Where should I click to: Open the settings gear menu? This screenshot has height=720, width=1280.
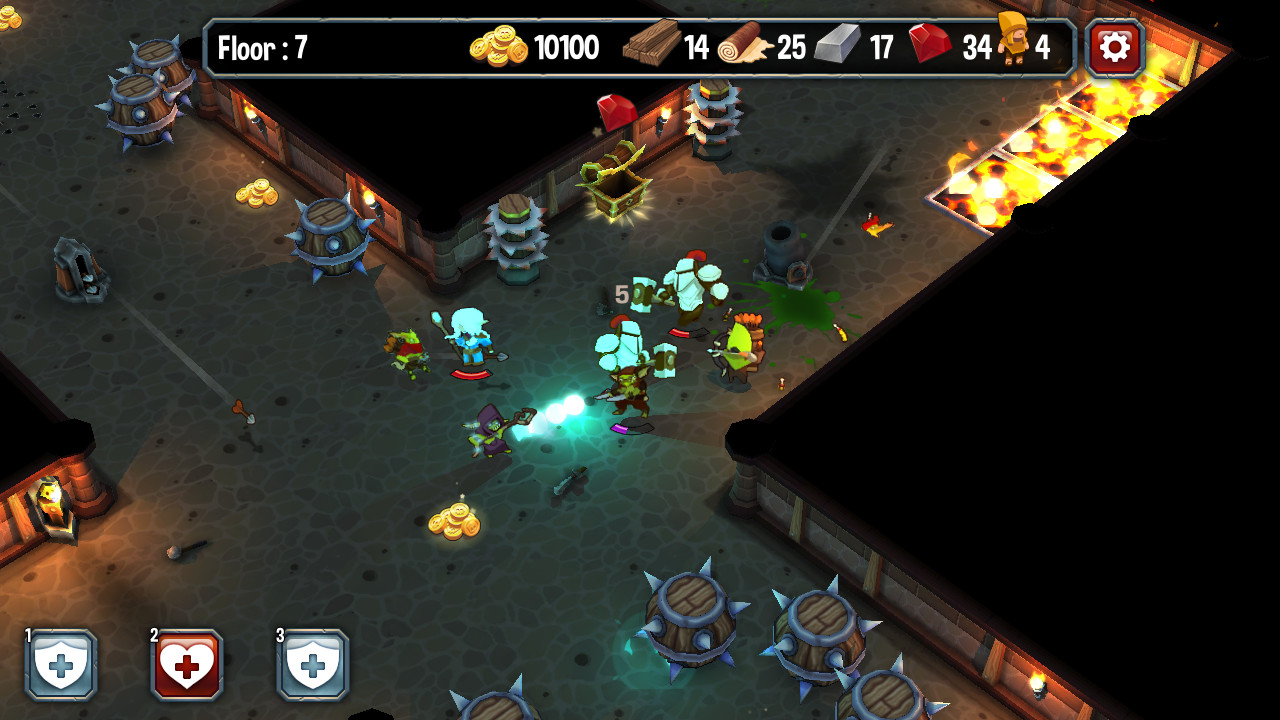point(1114,47)
